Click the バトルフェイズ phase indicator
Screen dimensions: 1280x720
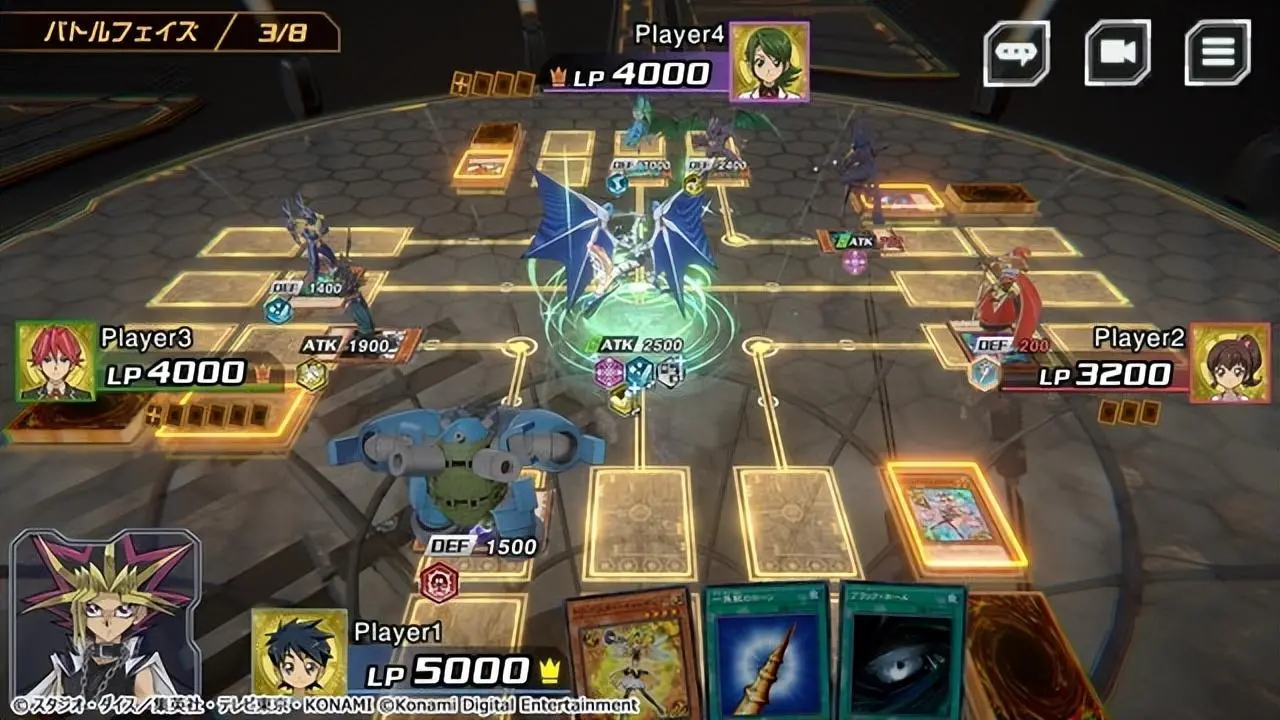120,30
